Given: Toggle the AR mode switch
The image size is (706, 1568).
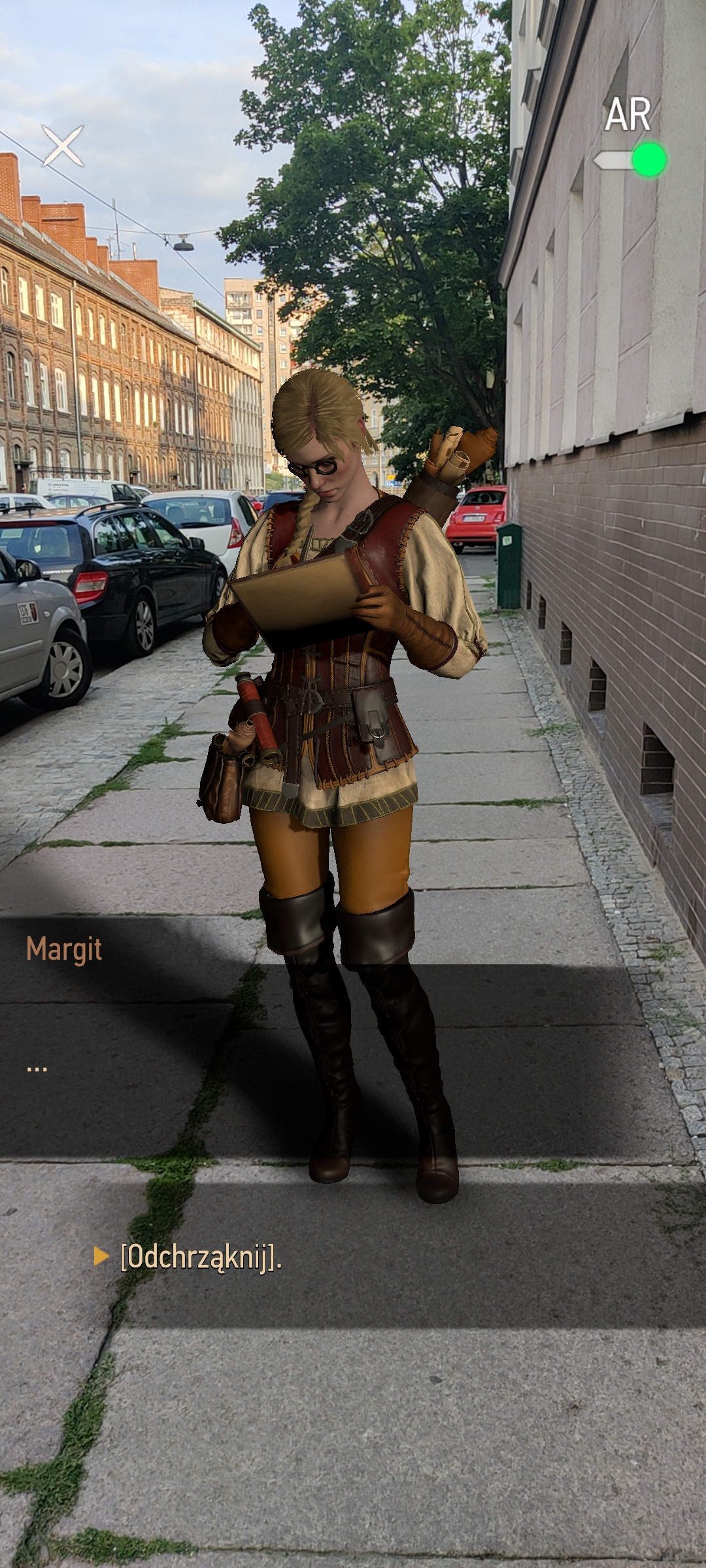Looking at the screenshot, I should (x=630, y=160).
